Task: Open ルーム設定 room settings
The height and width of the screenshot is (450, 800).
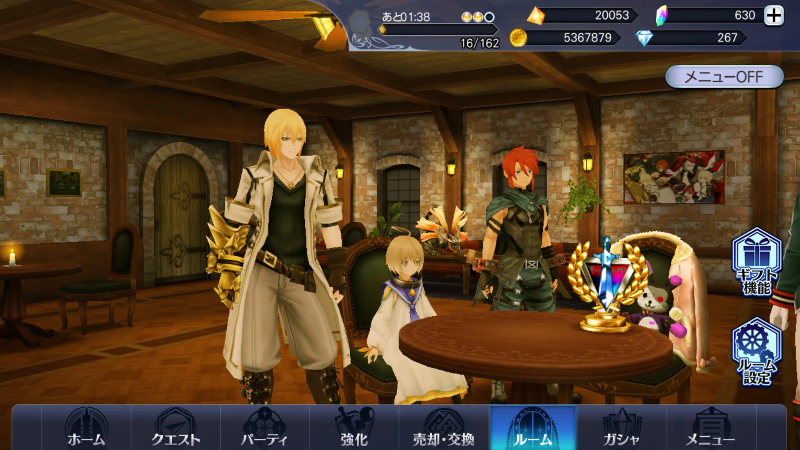Action: [757, 351]
